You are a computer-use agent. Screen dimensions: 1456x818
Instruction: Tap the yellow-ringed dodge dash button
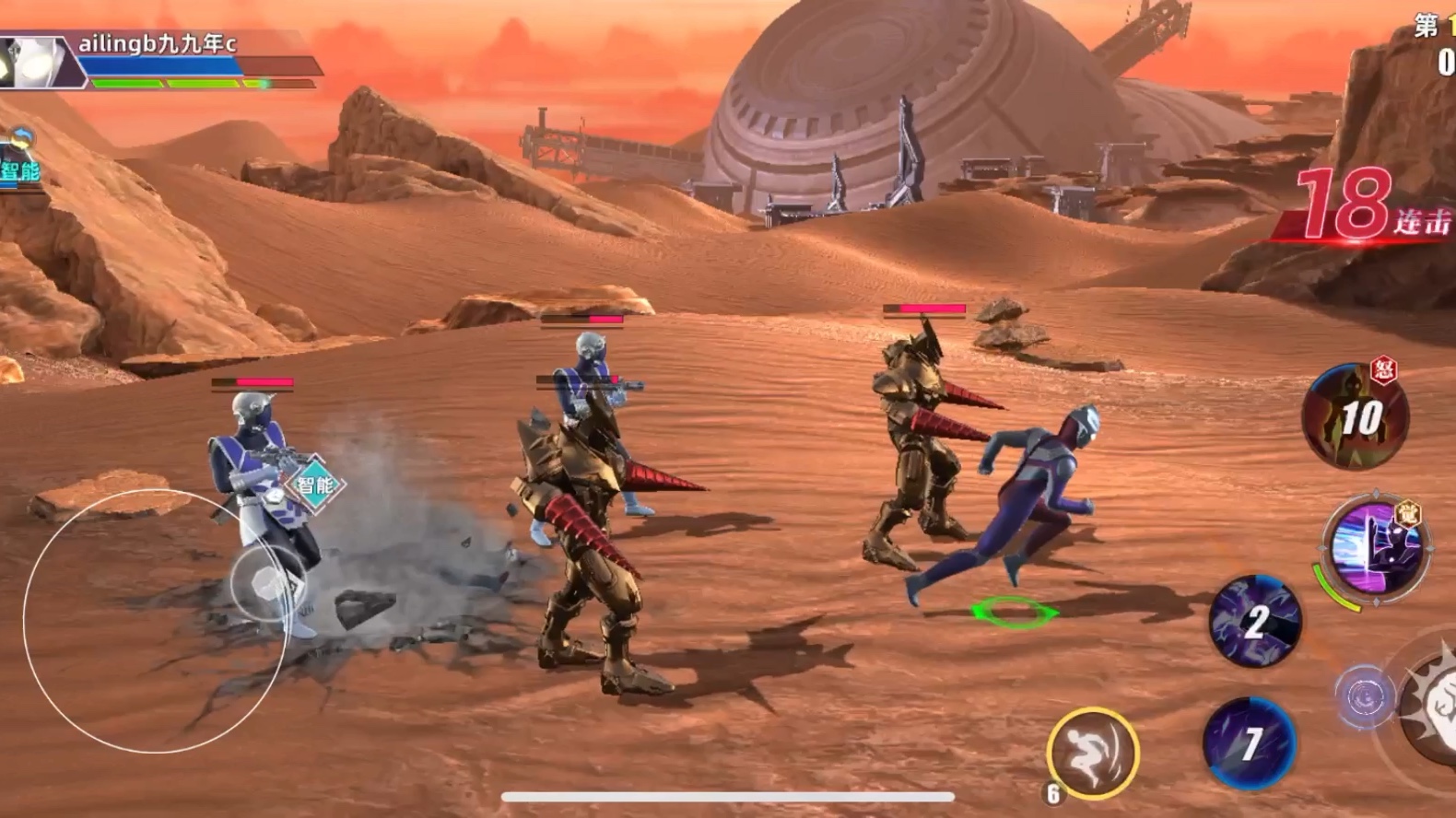point(1092,754)
